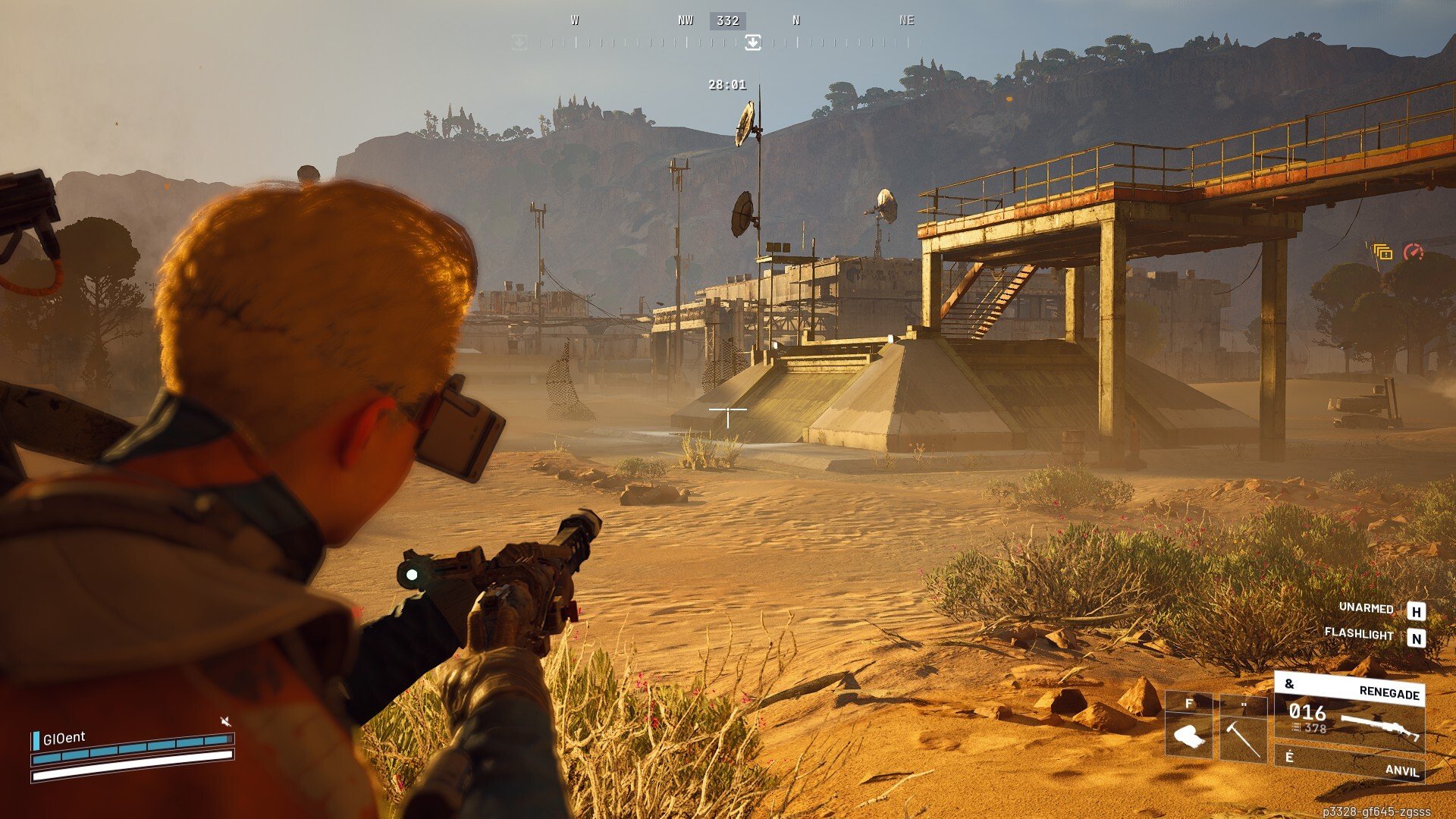This screenshot has height=819, width=1456.
Task: Use the bandage quick-use slot
Action: tap(1188, 726)
